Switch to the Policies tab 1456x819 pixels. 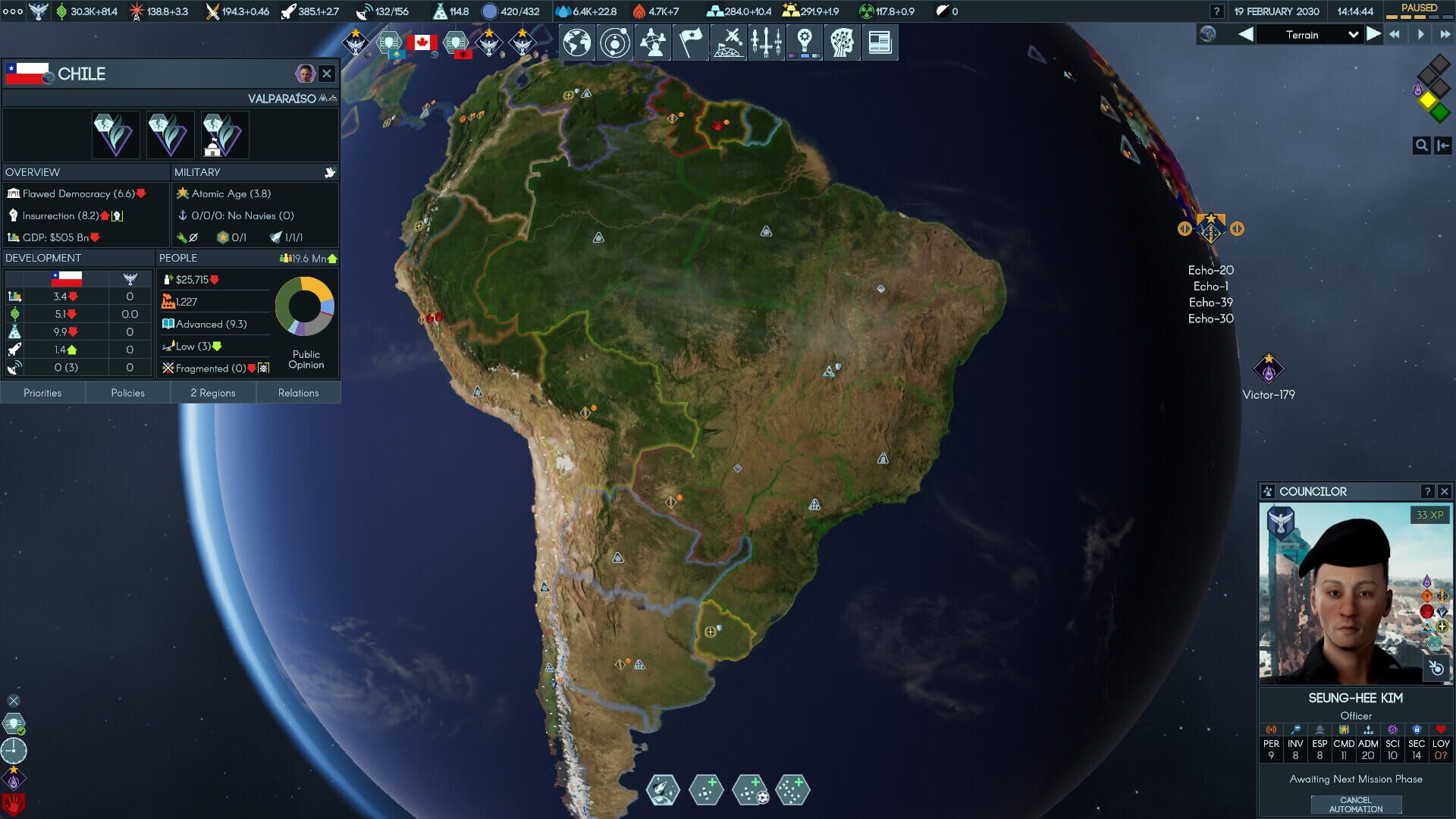(127, 393)
